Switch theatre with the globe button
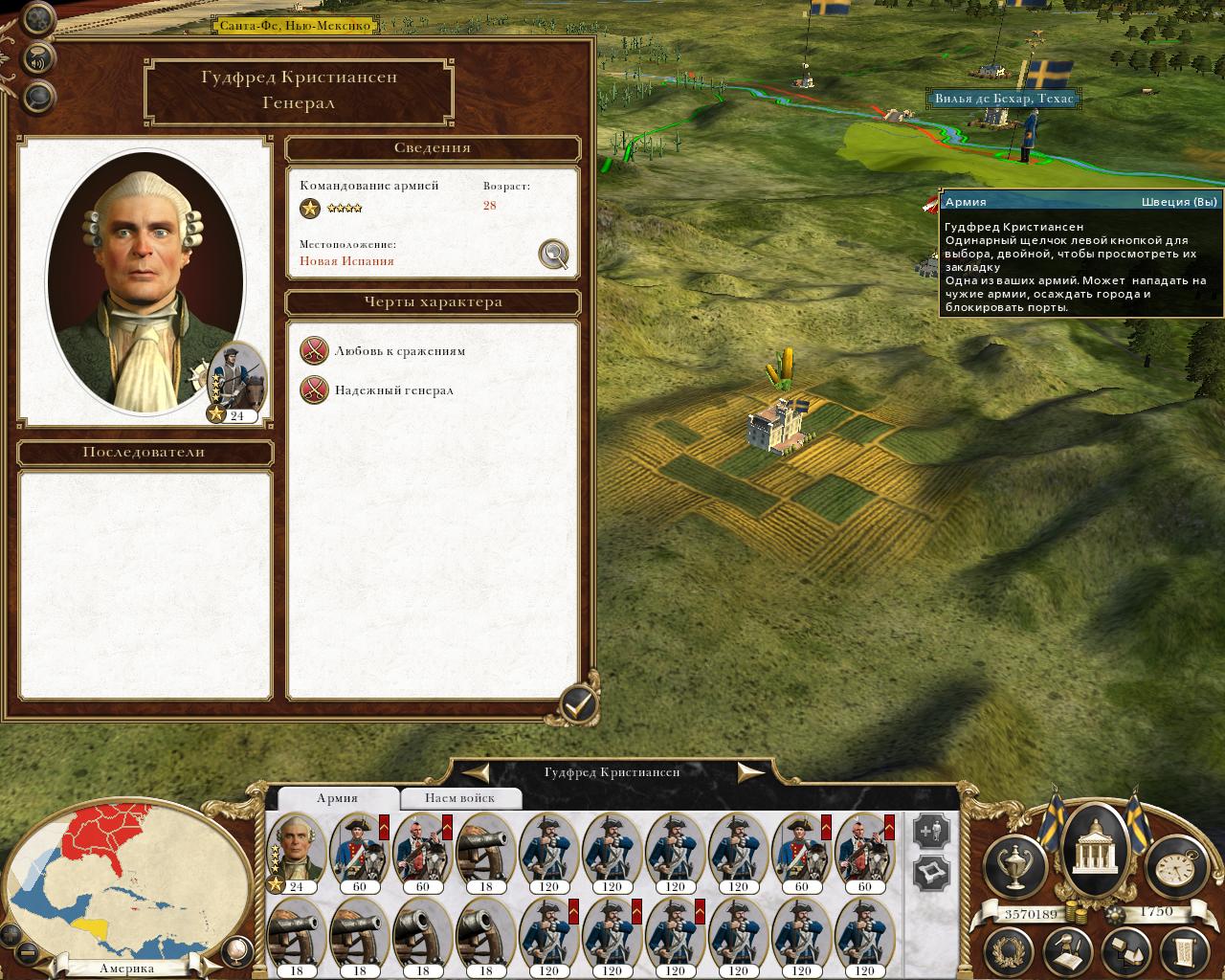 (235, 949)
